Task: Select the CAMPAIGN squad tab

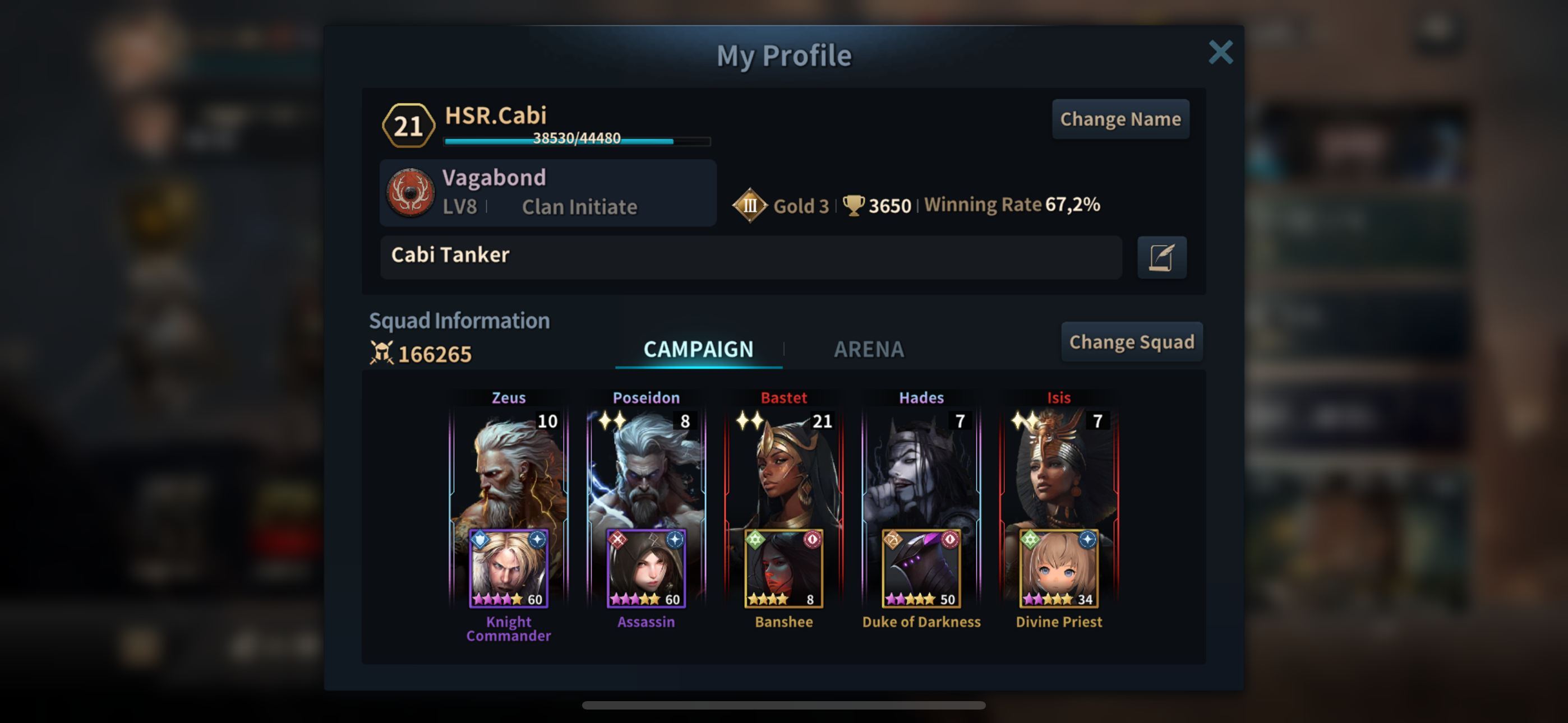Action: coord(698,349)
